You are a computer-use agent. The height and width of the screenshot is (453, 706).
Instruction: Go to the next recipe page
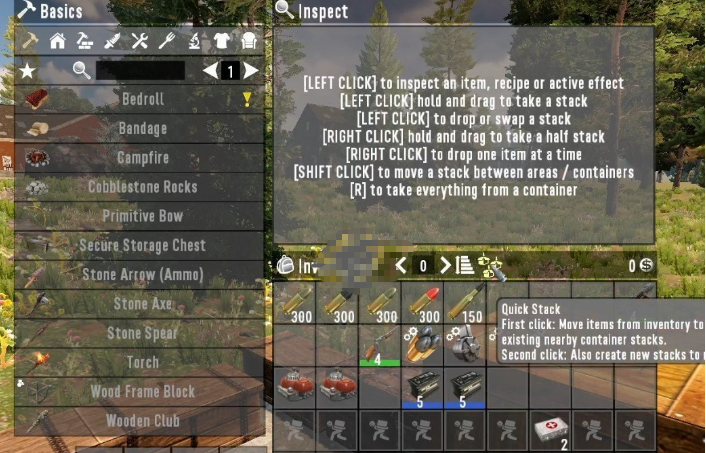(x=251, y=71)
